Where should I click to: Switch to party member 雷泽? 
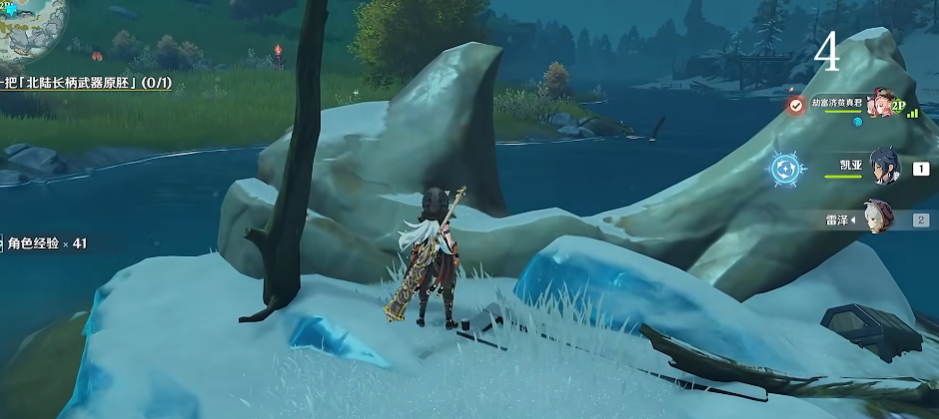[x=880, y=218]
